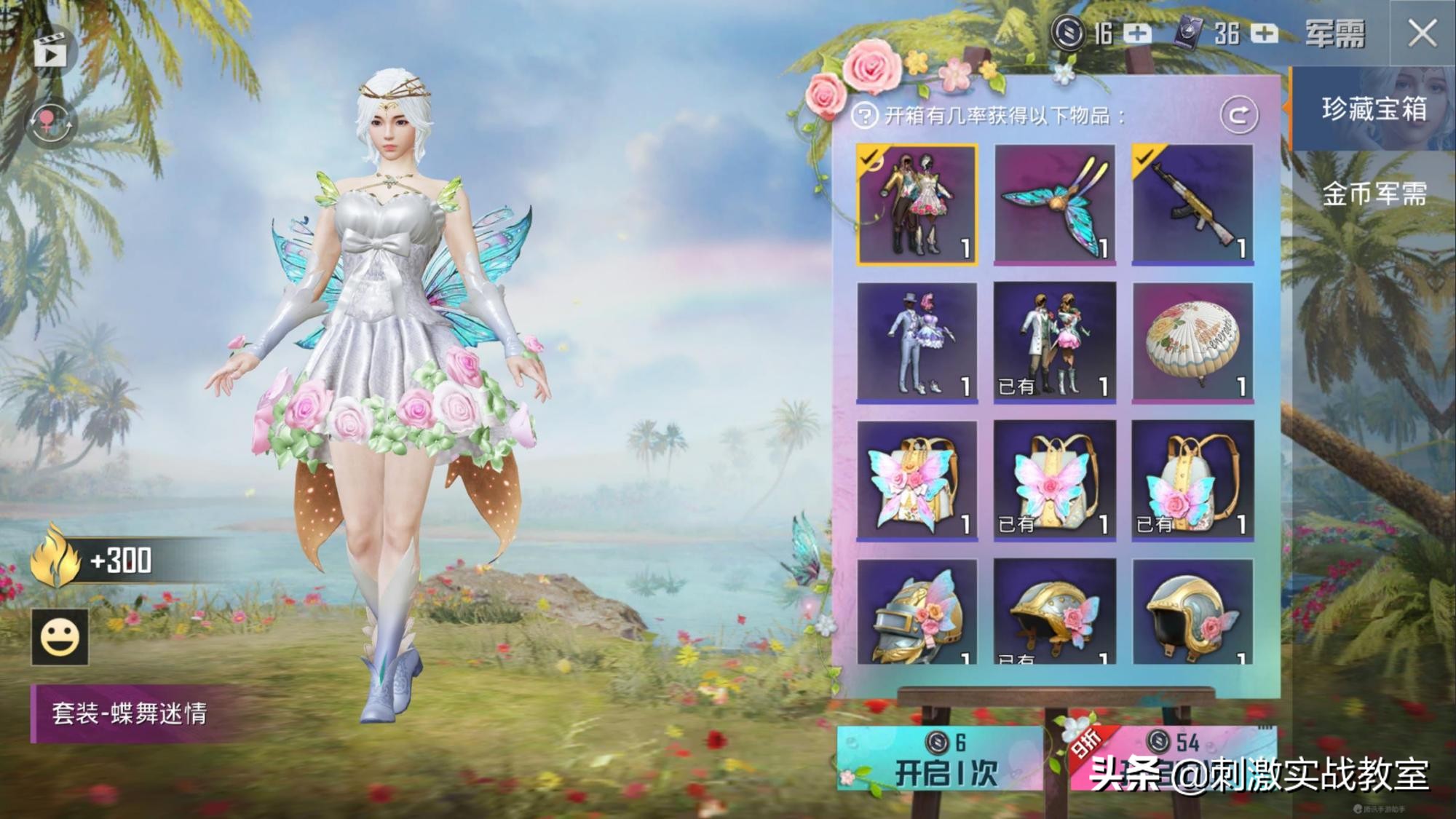The height and width of the screenshot is (819, 1456).
Task: Choose the golden AKM rifle skin
Action: (1192, 204)
